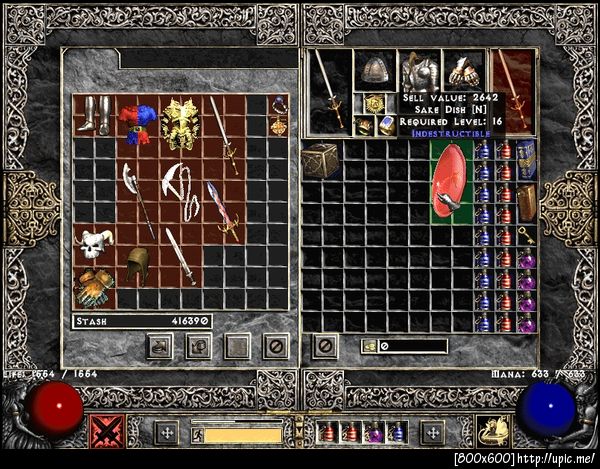
Task: Click the equipped helmet slot
Action: pos(374,69)
